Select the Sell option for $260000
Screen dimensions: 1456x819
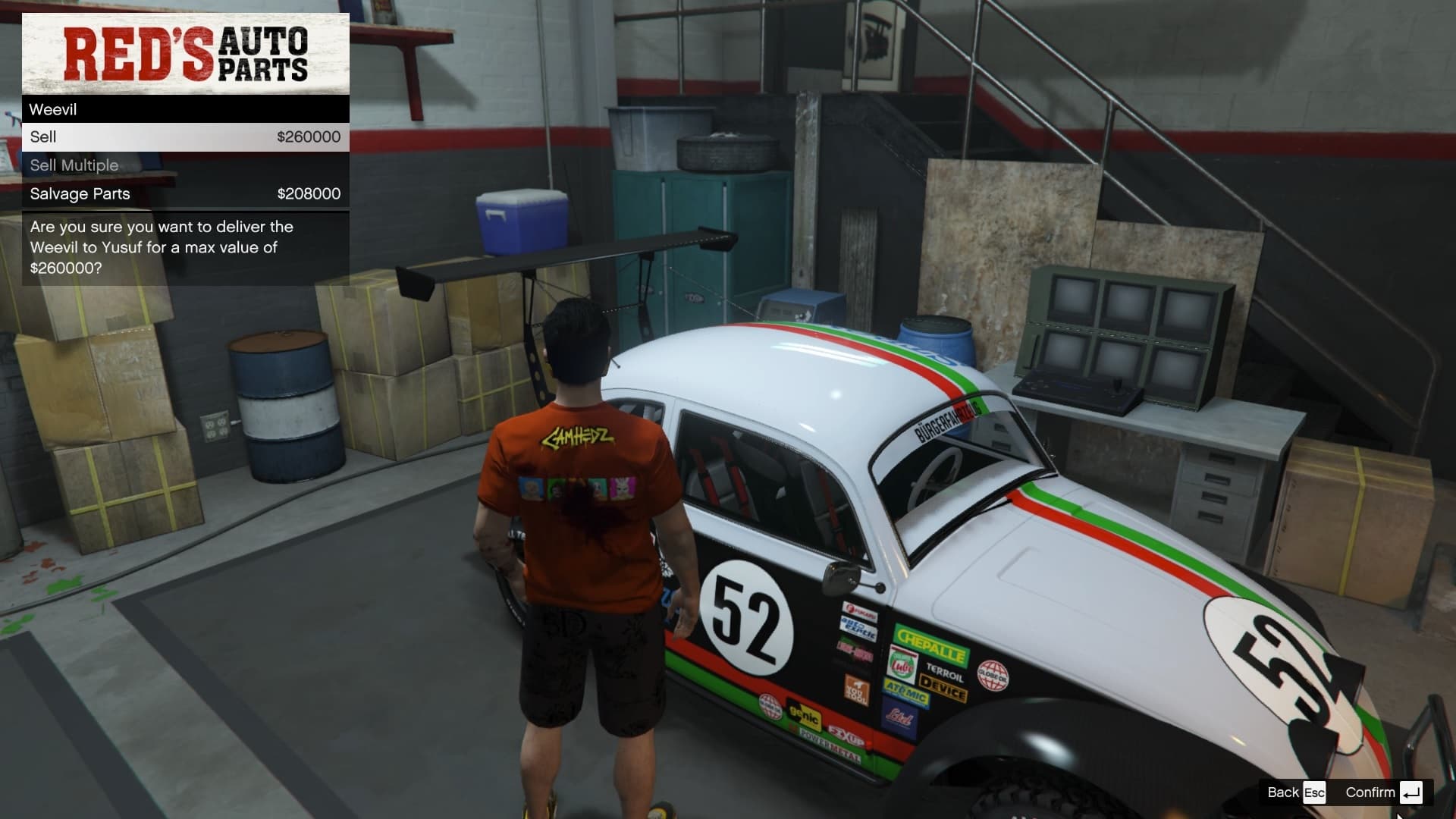[x=185, y=137]
